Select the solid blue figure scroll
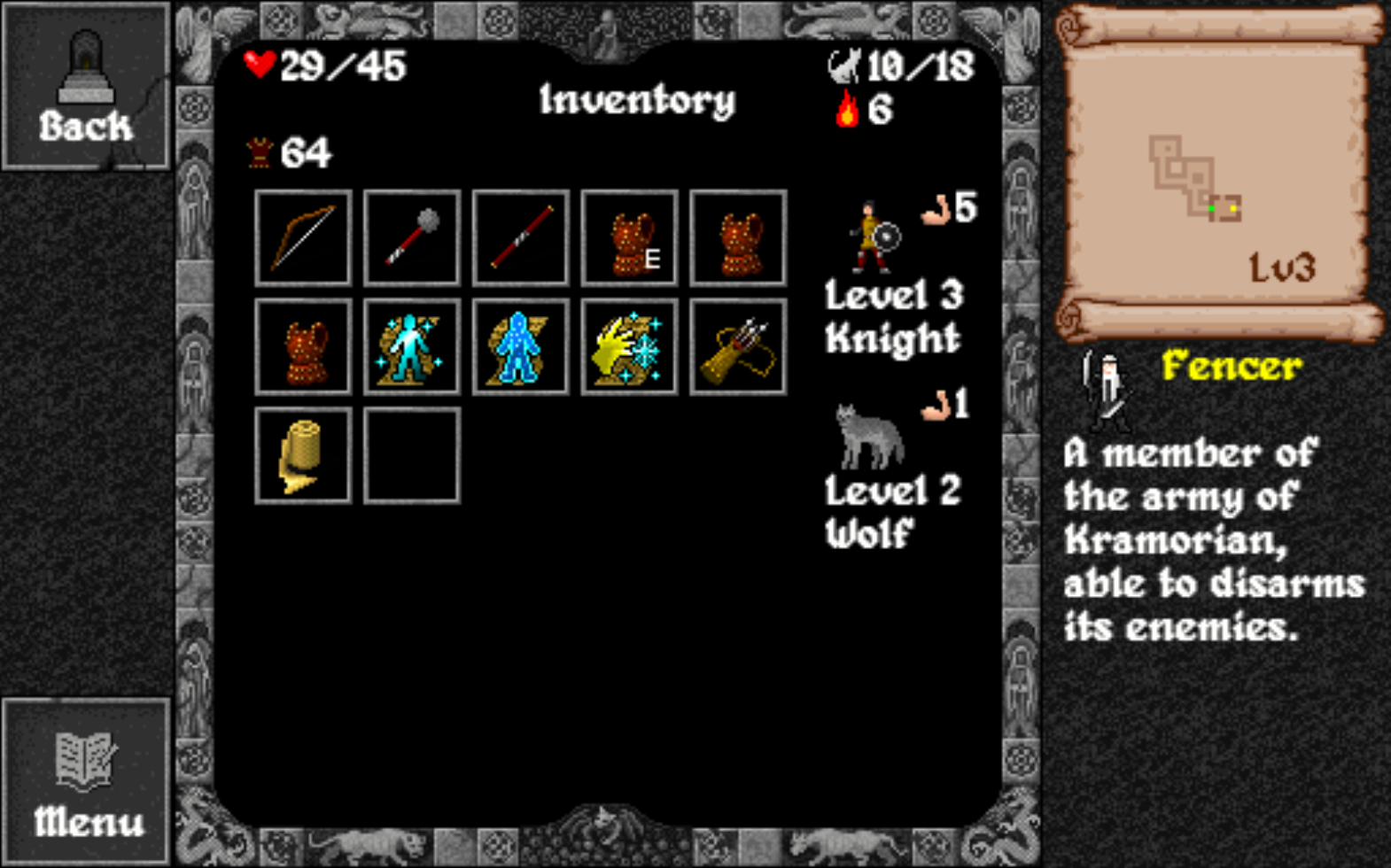The width and height of the screenshot is (1391, 868). pos(521,346)
